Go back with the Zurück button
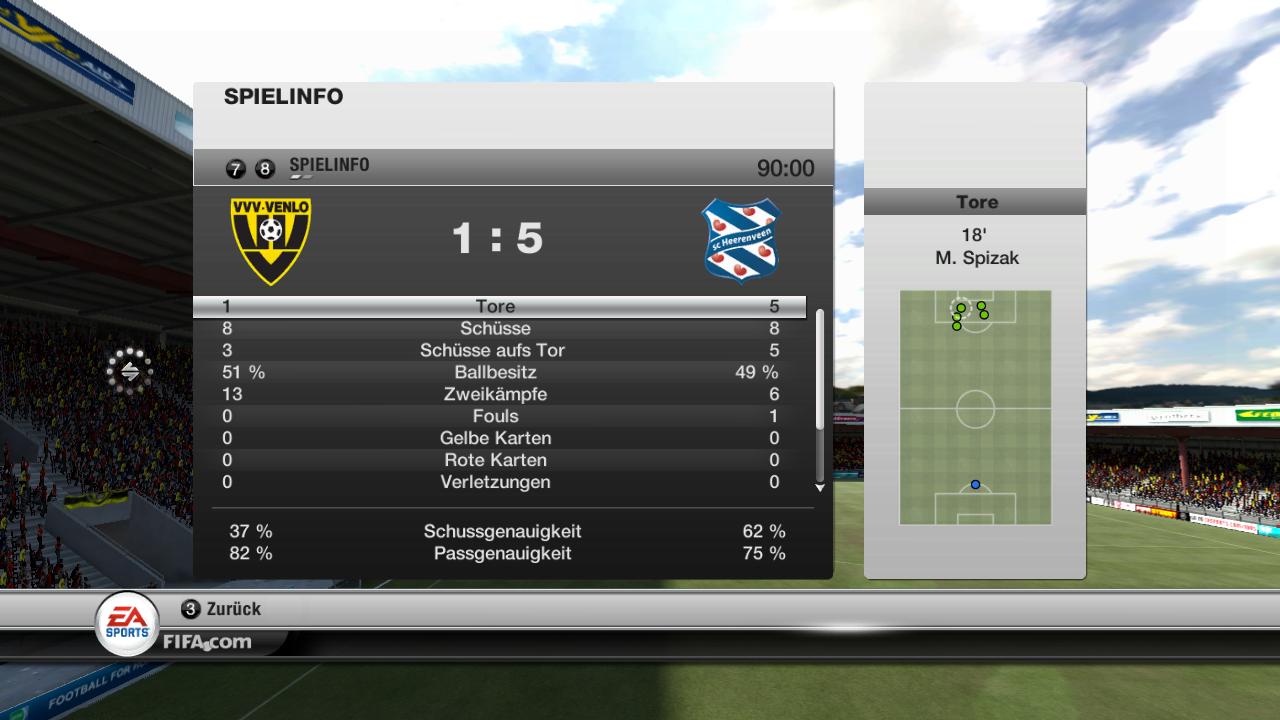1280x720 pixels. 222,609
